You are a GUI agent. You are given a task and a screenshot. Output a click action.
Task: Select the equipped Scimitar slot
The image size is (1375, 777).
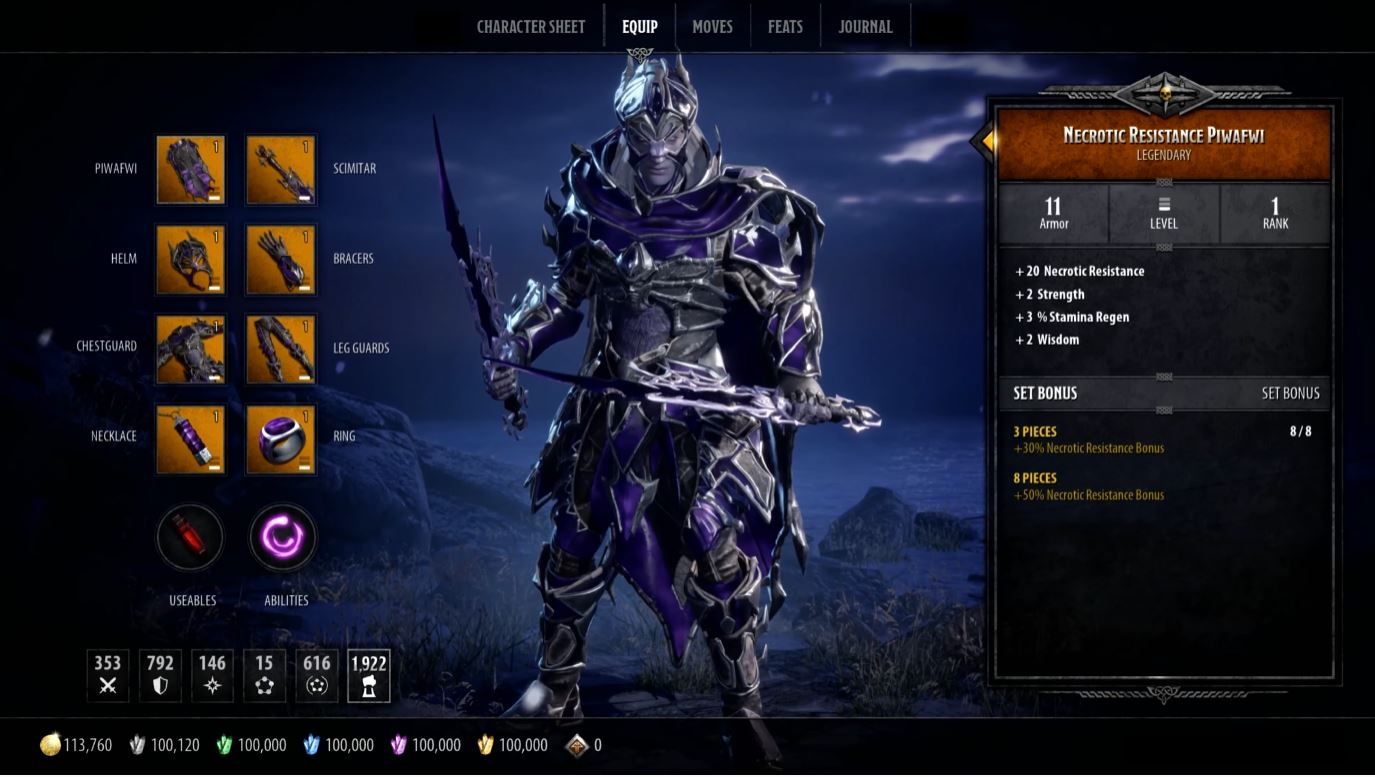click(x=281, y=170)
